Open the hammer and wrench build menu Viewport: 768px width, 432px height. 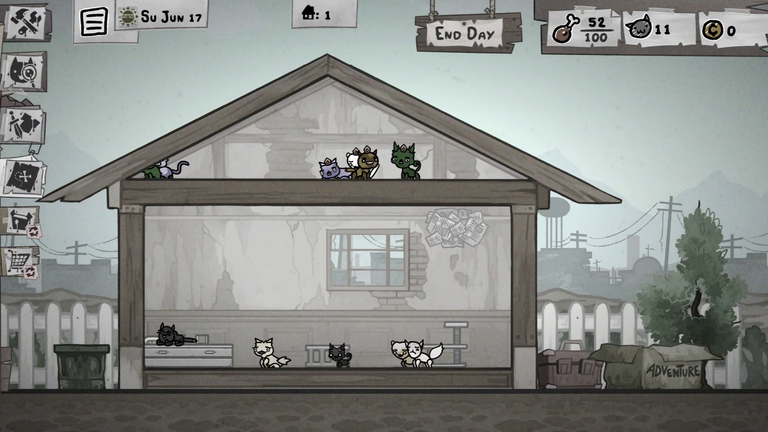pyautogui.click(x=24, y=21)
